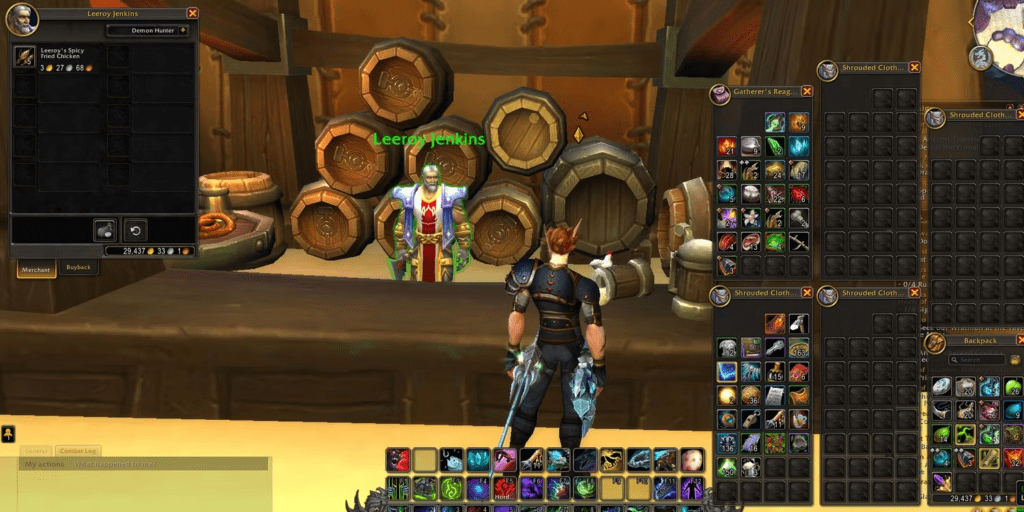Close the Backpack window
Viewport: 1024px width, 512px height.
(x=1020, y=340)
